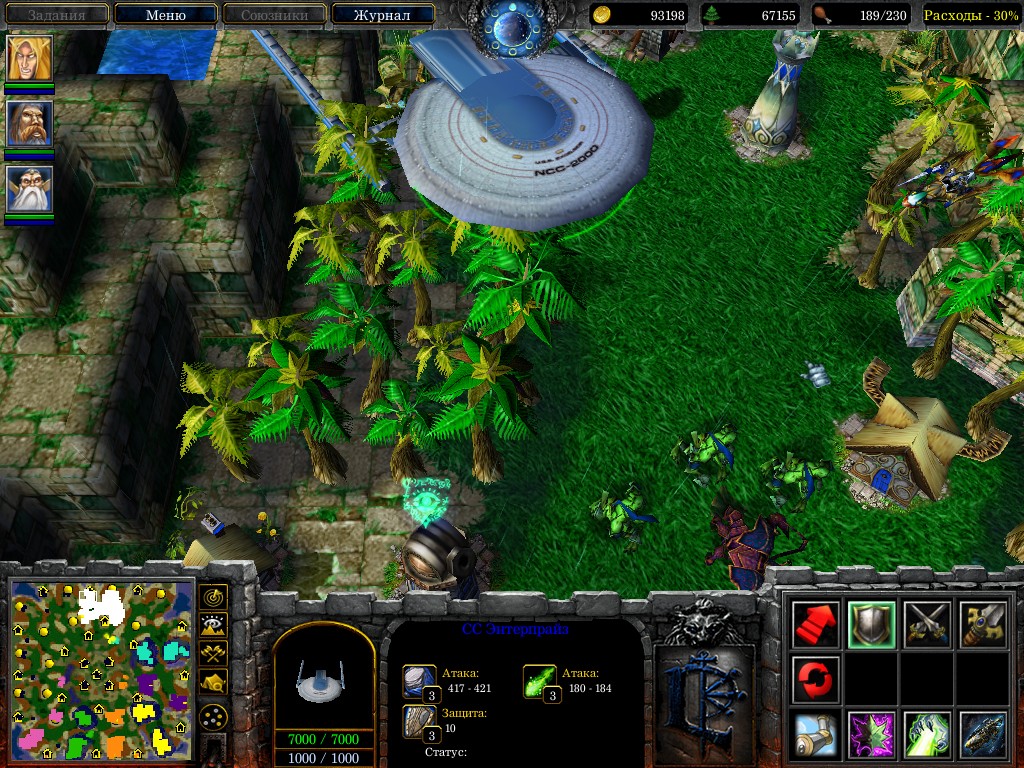Click the red upward arrow command

(815, 624)
